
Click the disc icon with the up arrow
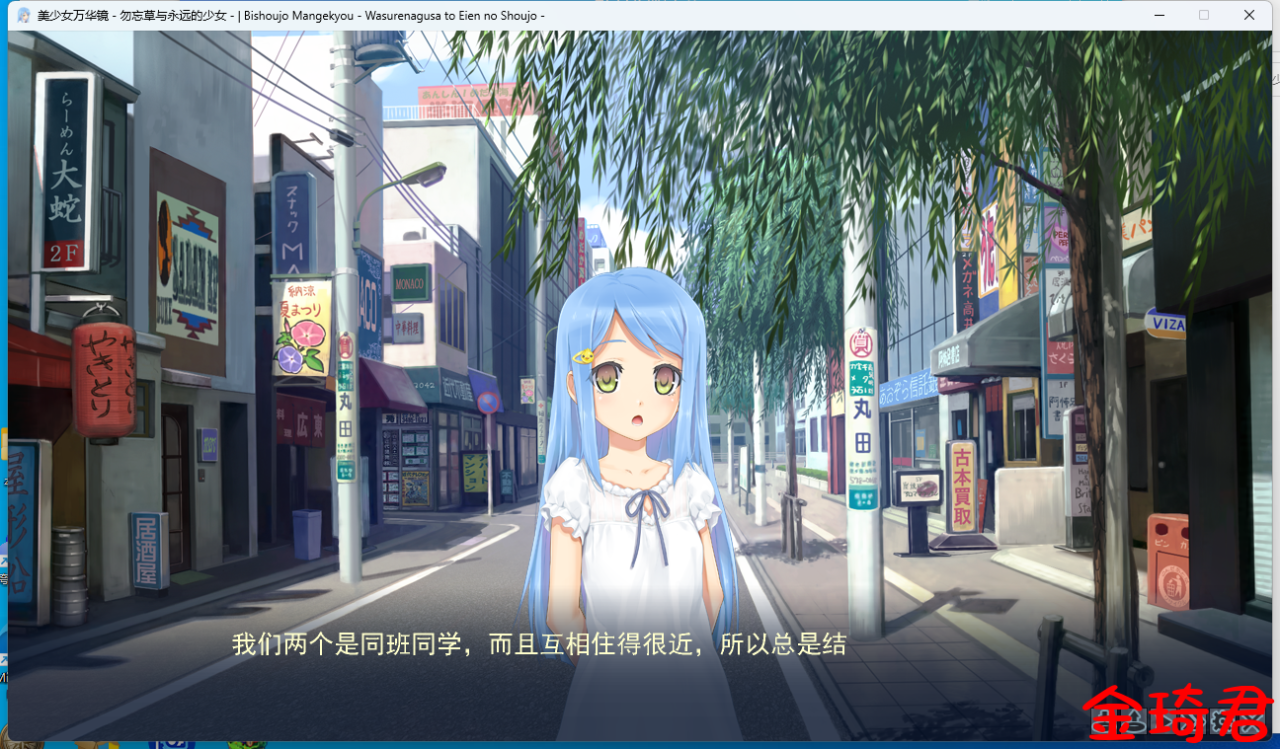[1134, 721]
